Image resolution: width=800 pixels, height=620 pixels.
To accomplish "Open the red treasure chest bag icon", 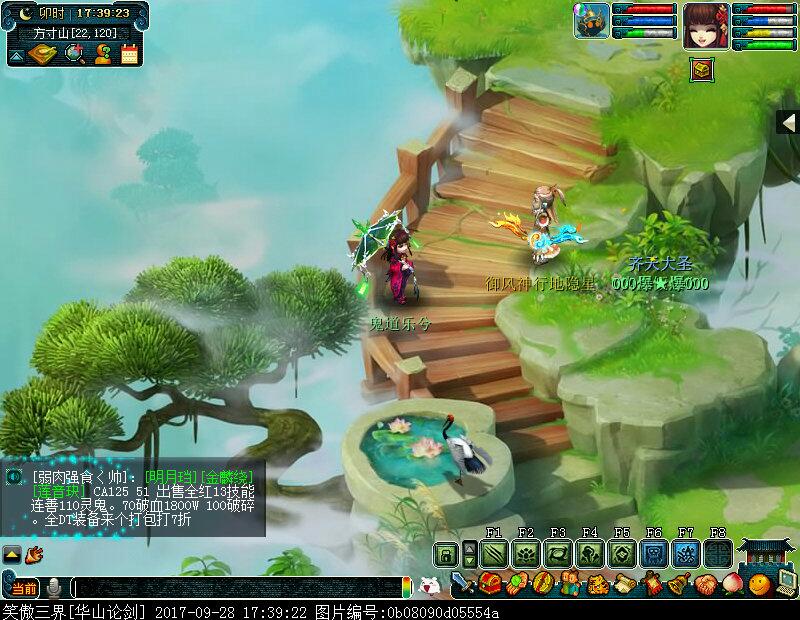I will [x=490, y=583].
